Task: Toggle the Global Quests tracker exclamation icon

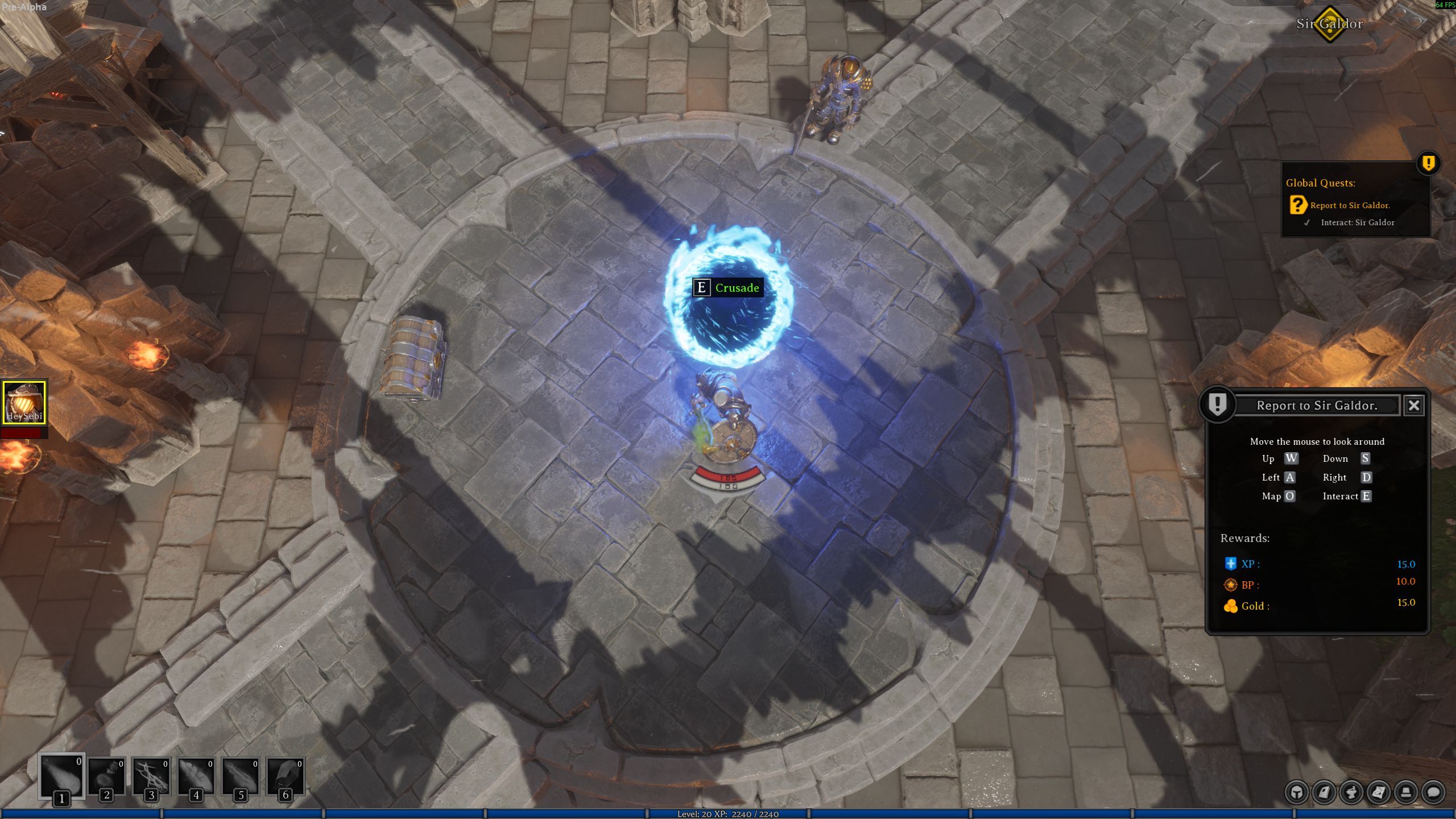Action: click(x=1429, y=164)
